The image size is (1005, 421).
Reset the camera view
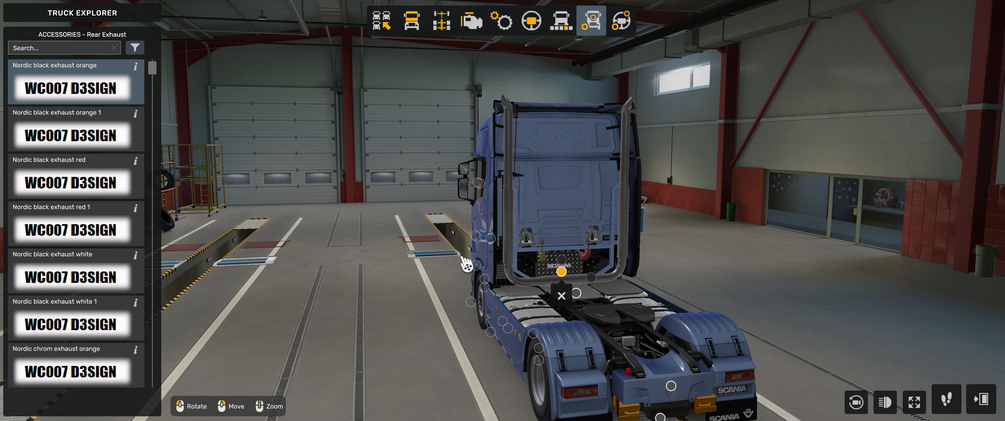(x=856, y=402)
